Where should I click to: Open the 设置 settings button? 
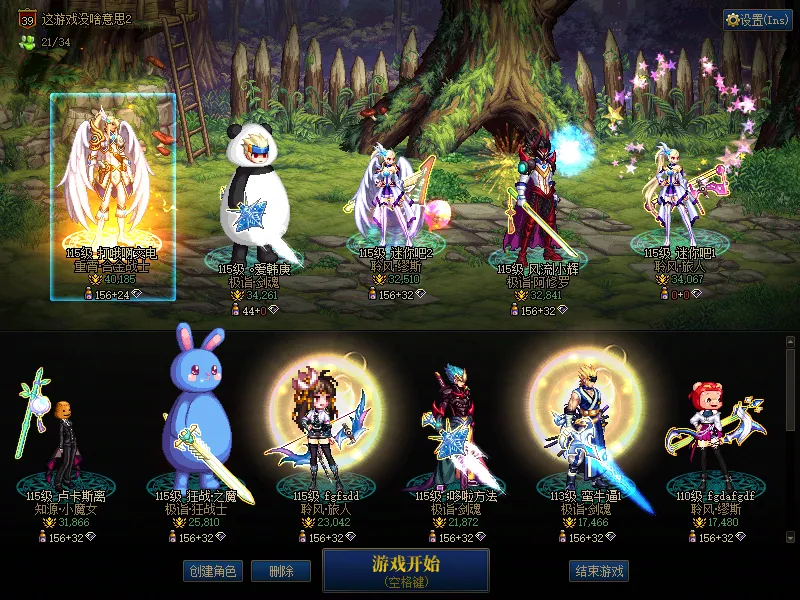757,20
